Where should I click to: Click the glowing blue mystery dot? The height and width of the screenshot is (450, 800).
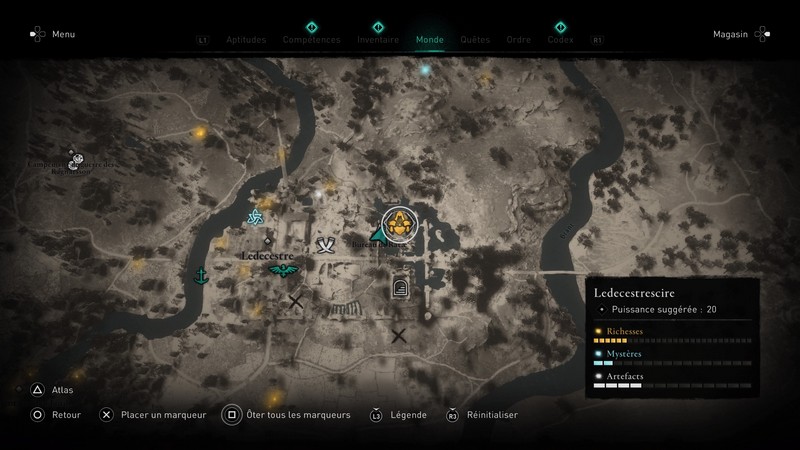tap(425, 71)
